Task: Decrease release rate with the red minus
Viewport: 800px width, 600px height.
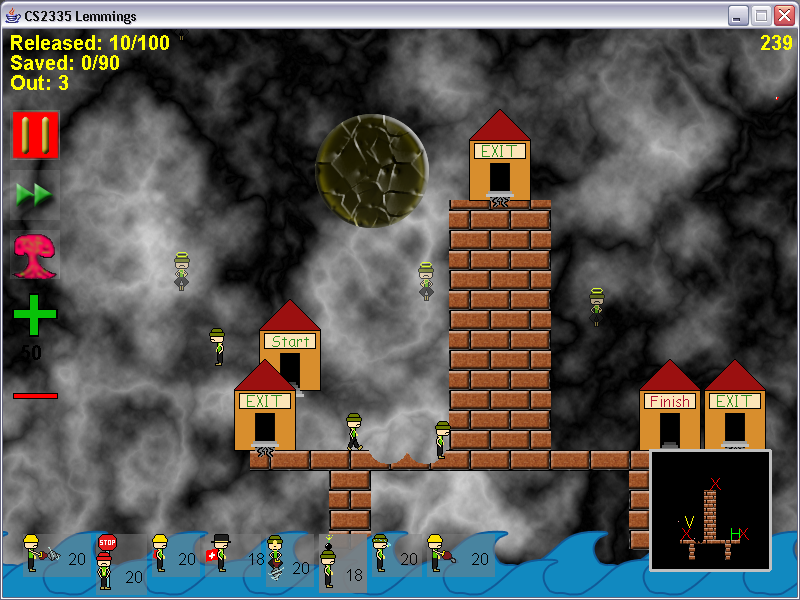Action: coord(35,396)
